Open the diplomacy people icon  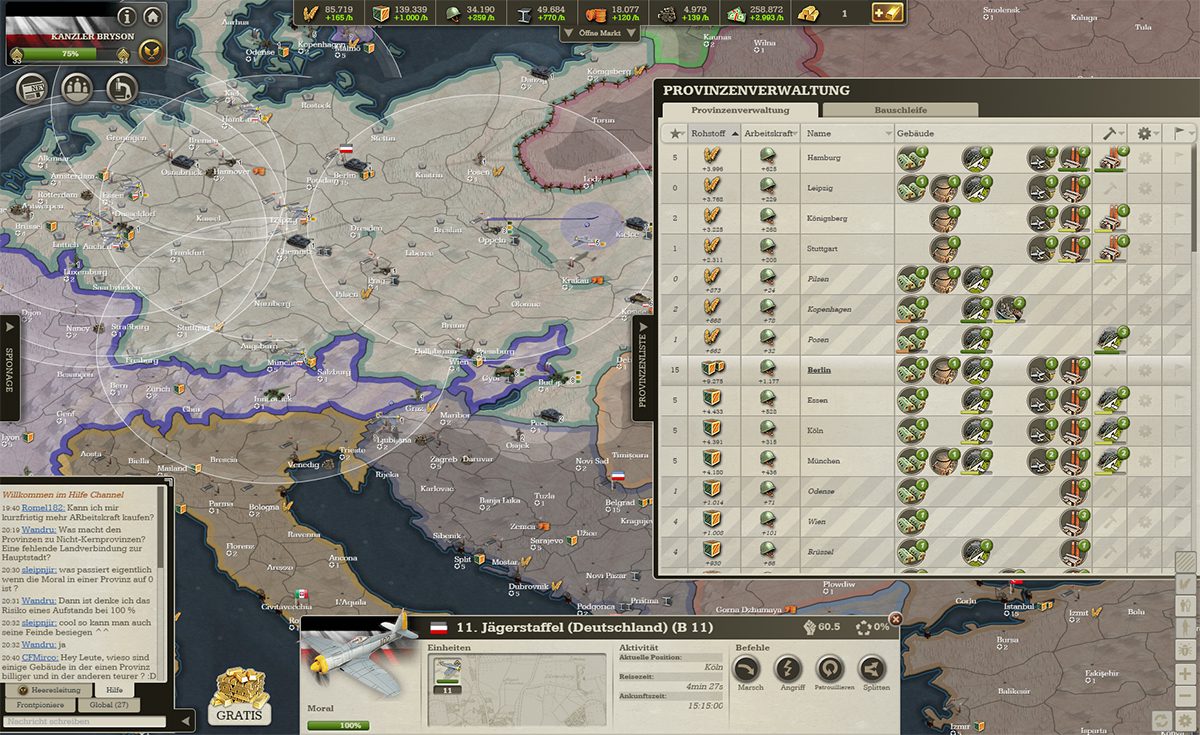(77, 89)
